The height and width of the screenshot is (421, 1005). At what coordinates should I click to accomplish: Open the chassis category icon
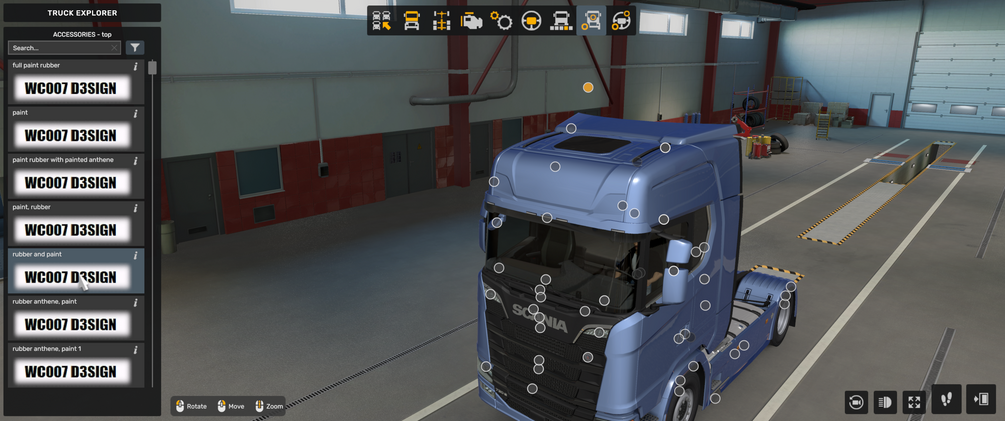point(441,21)
